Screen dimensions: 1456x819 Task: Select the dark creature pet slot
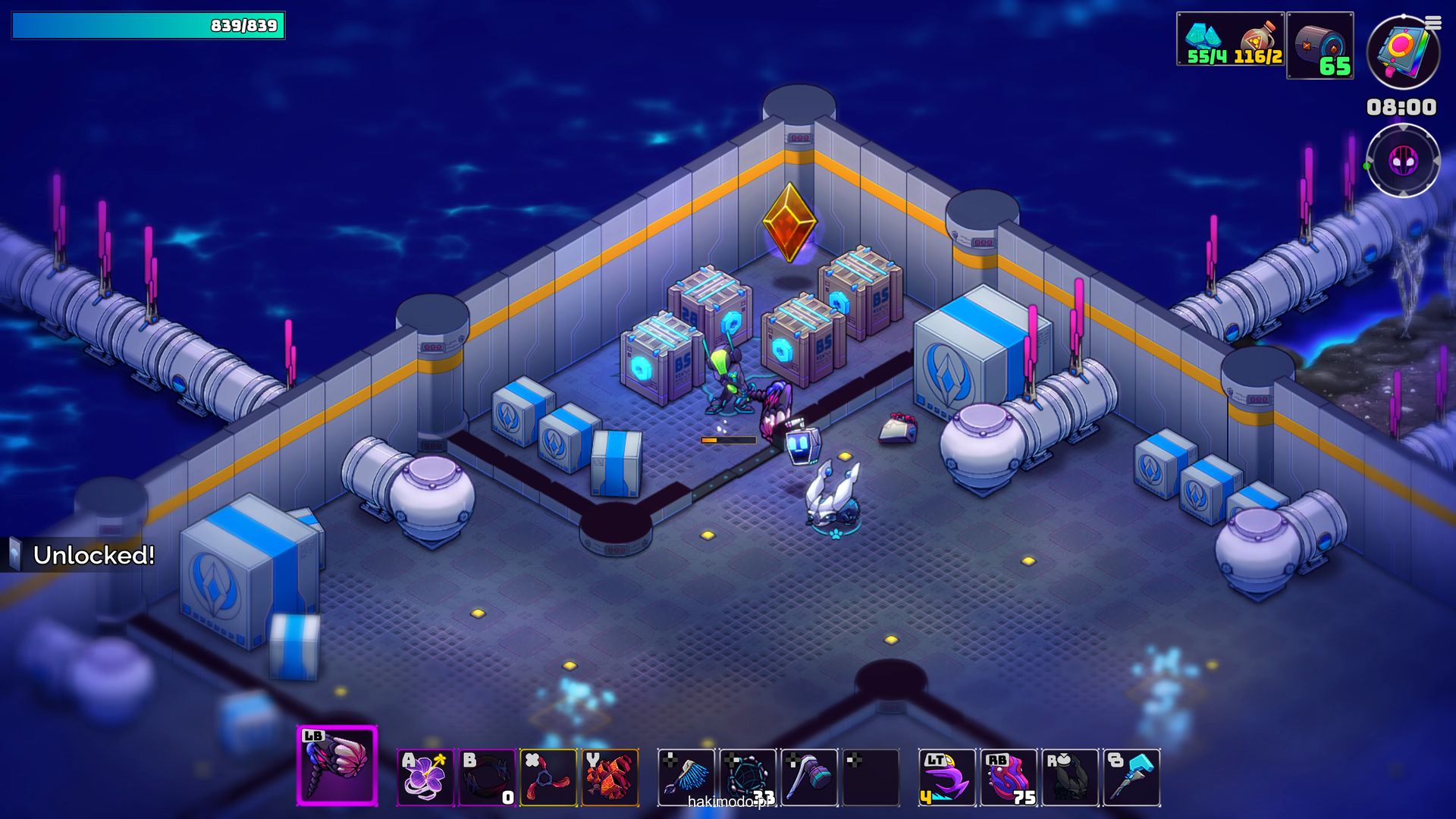tap(1070, 777)
